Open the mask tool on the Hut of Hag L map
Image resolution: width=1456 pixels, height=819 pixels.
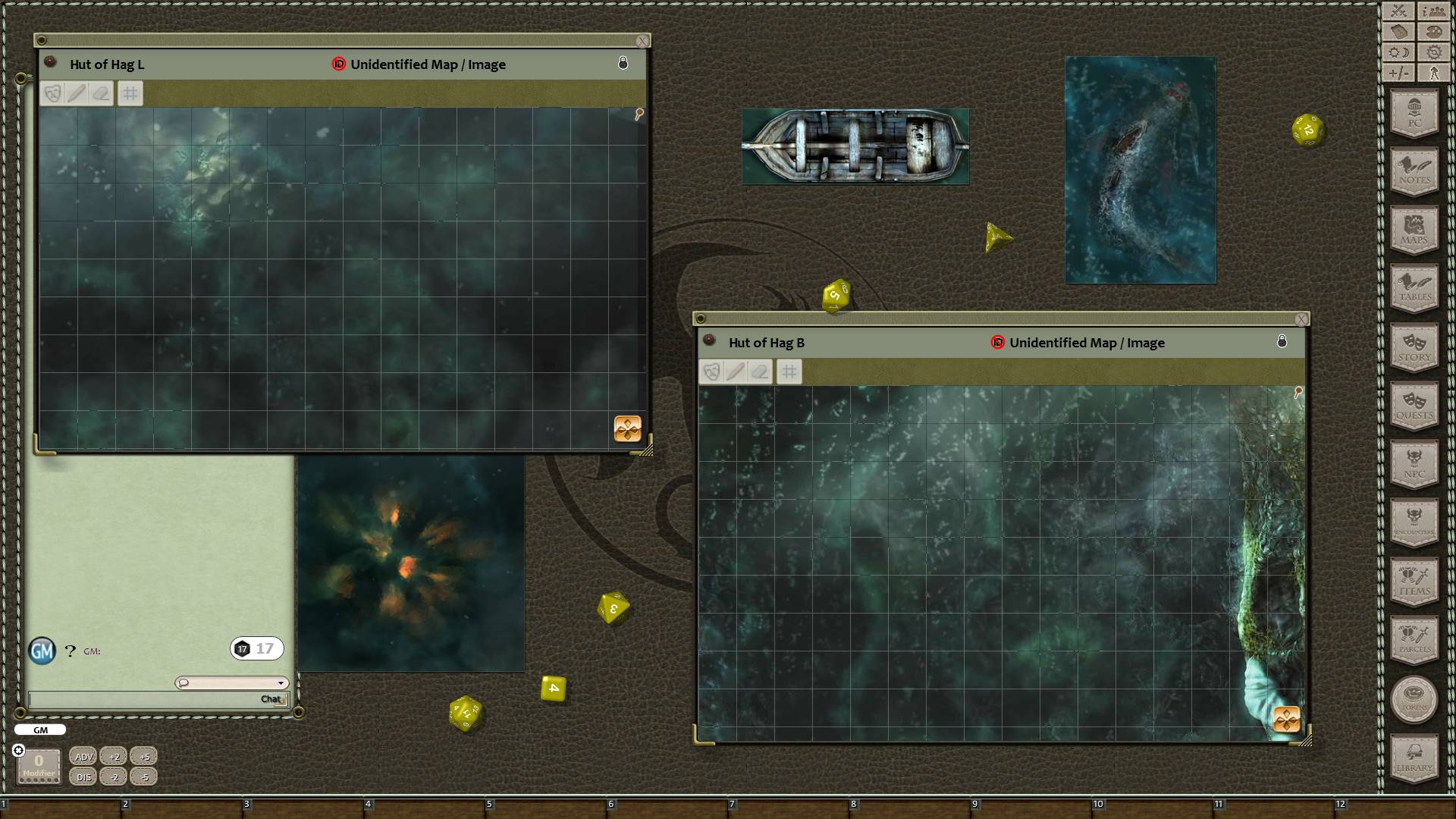(x=52, y=93)
